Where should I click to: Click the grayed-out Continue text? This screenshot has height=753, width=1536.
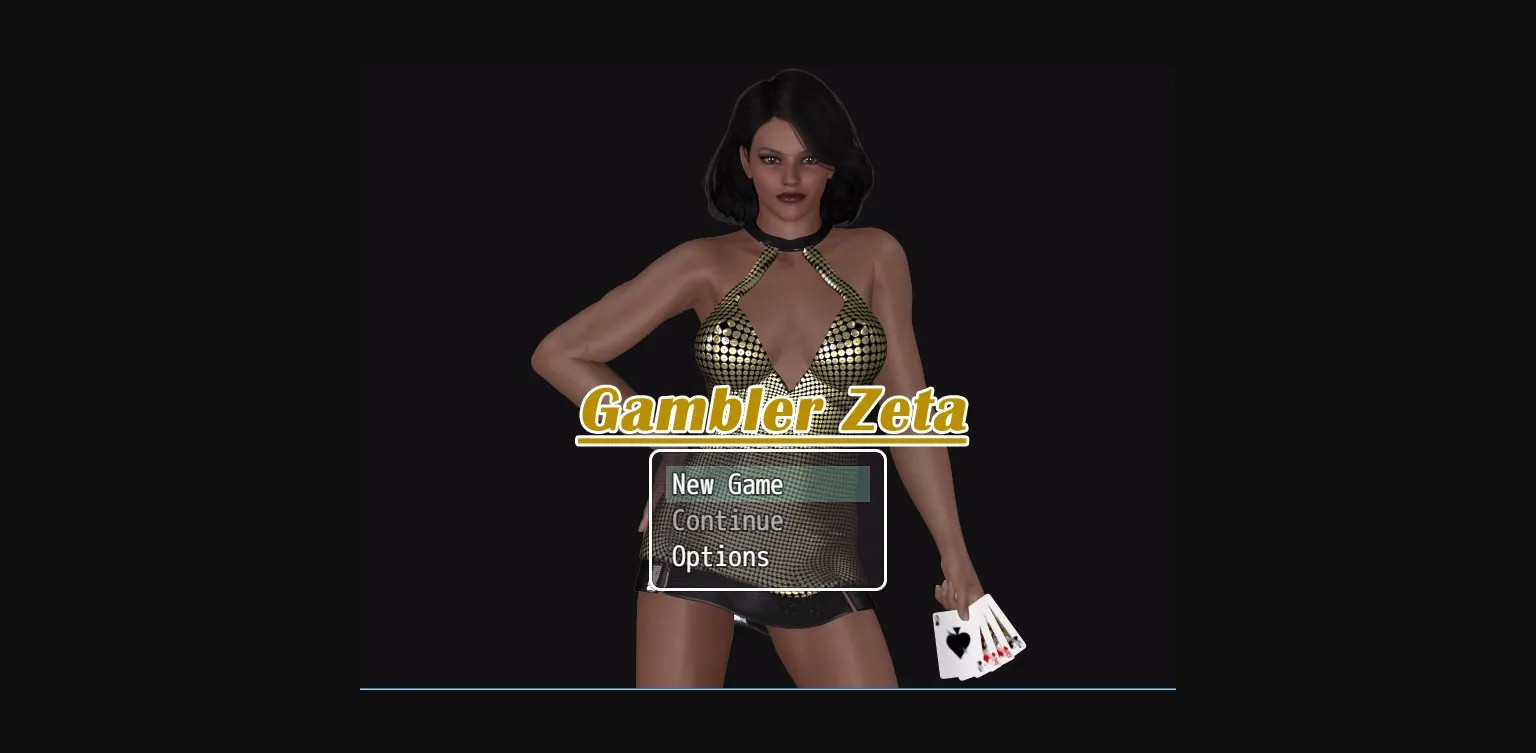tap(728, 521)
